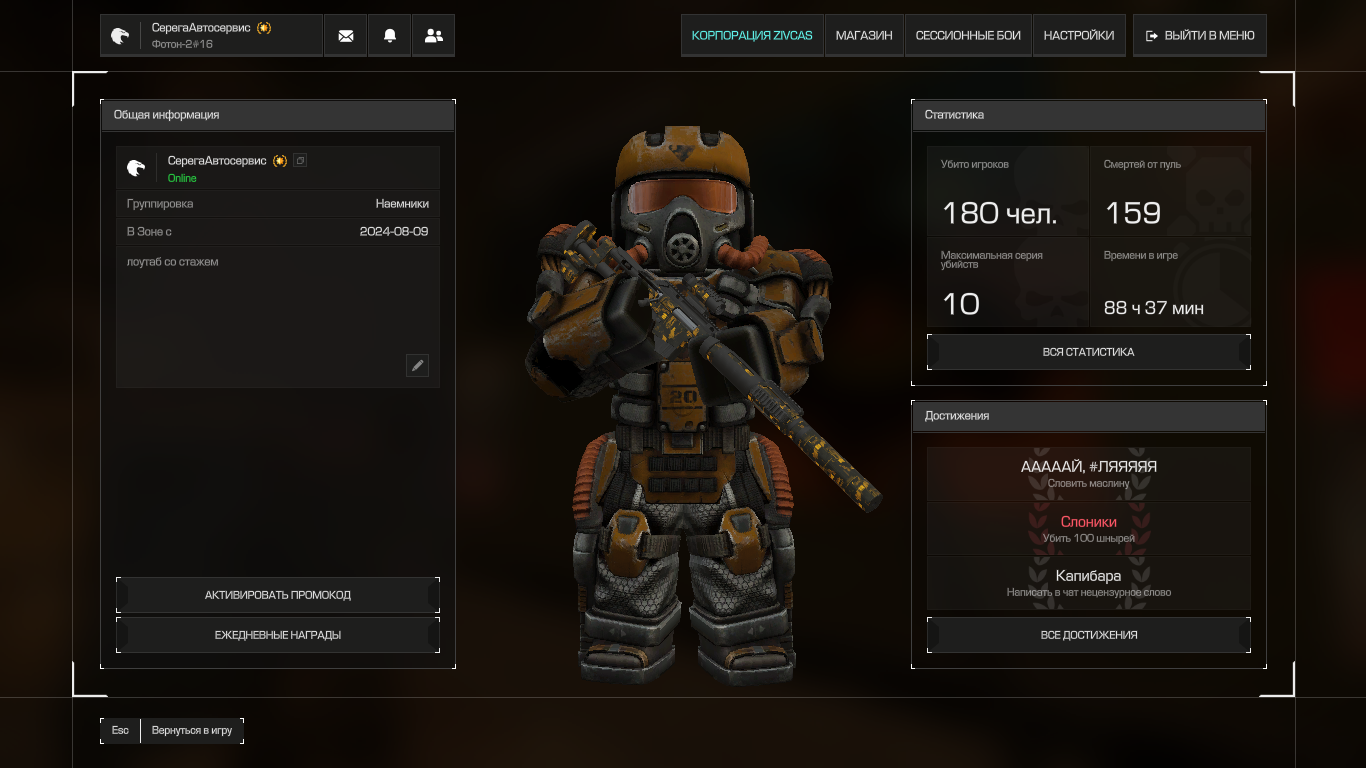View Вся статистика
The height and width of the screenshot is (768, 1366).
1088,352
